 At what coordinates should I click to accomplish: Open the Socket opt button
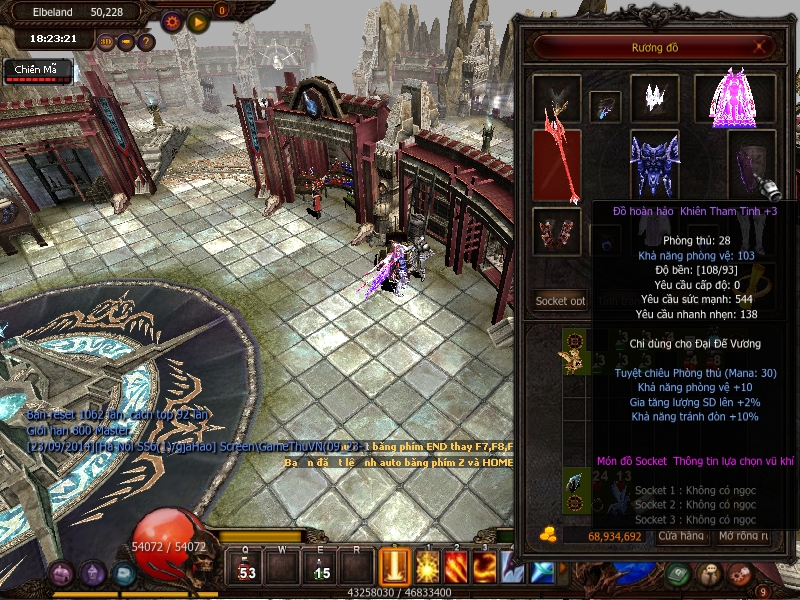pyautogui.click(x=560, y=300)
